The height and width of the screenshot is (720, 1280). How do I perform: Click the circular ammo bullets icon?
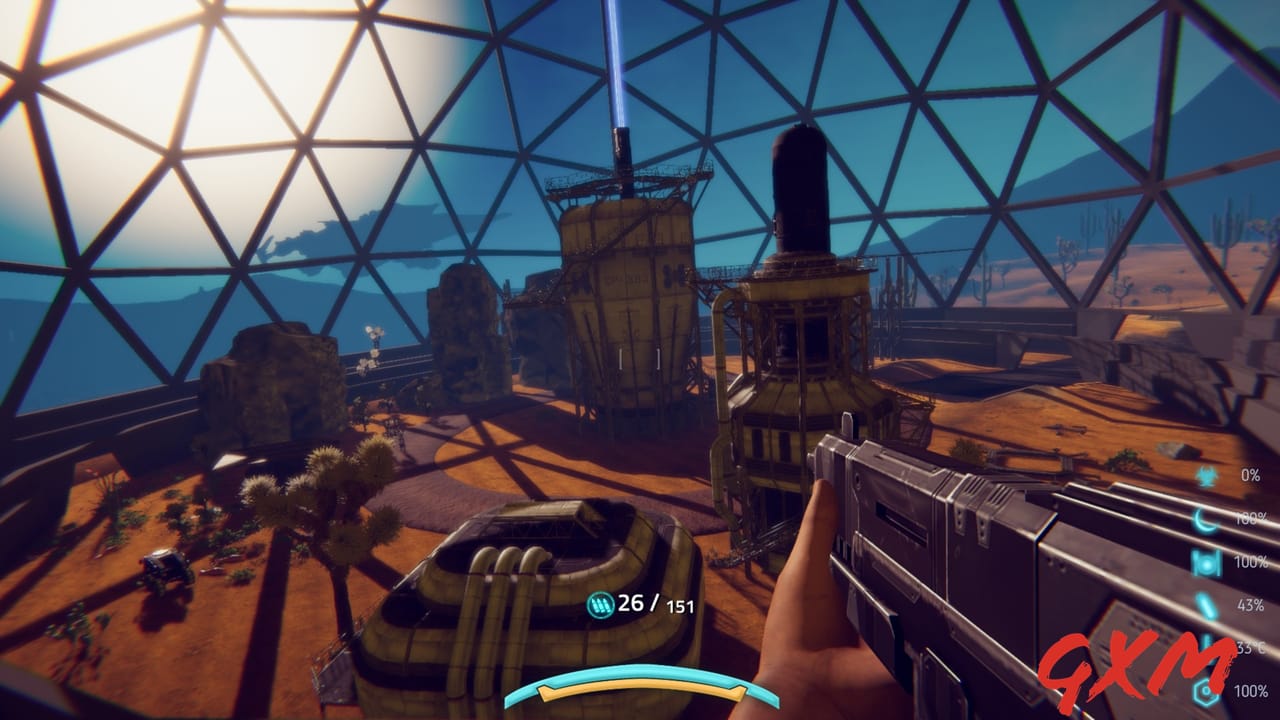[600, 604]
